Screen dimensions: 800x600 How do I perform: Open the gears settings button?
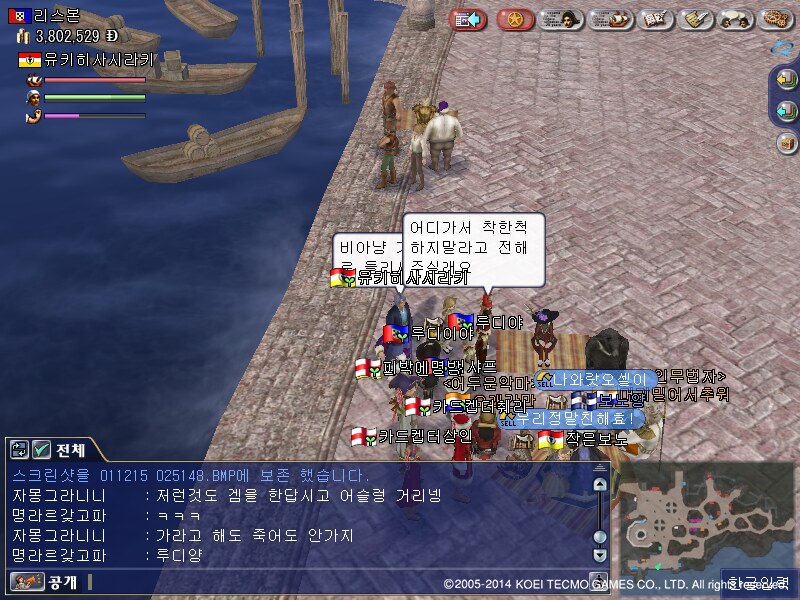[x=776, y=19]
